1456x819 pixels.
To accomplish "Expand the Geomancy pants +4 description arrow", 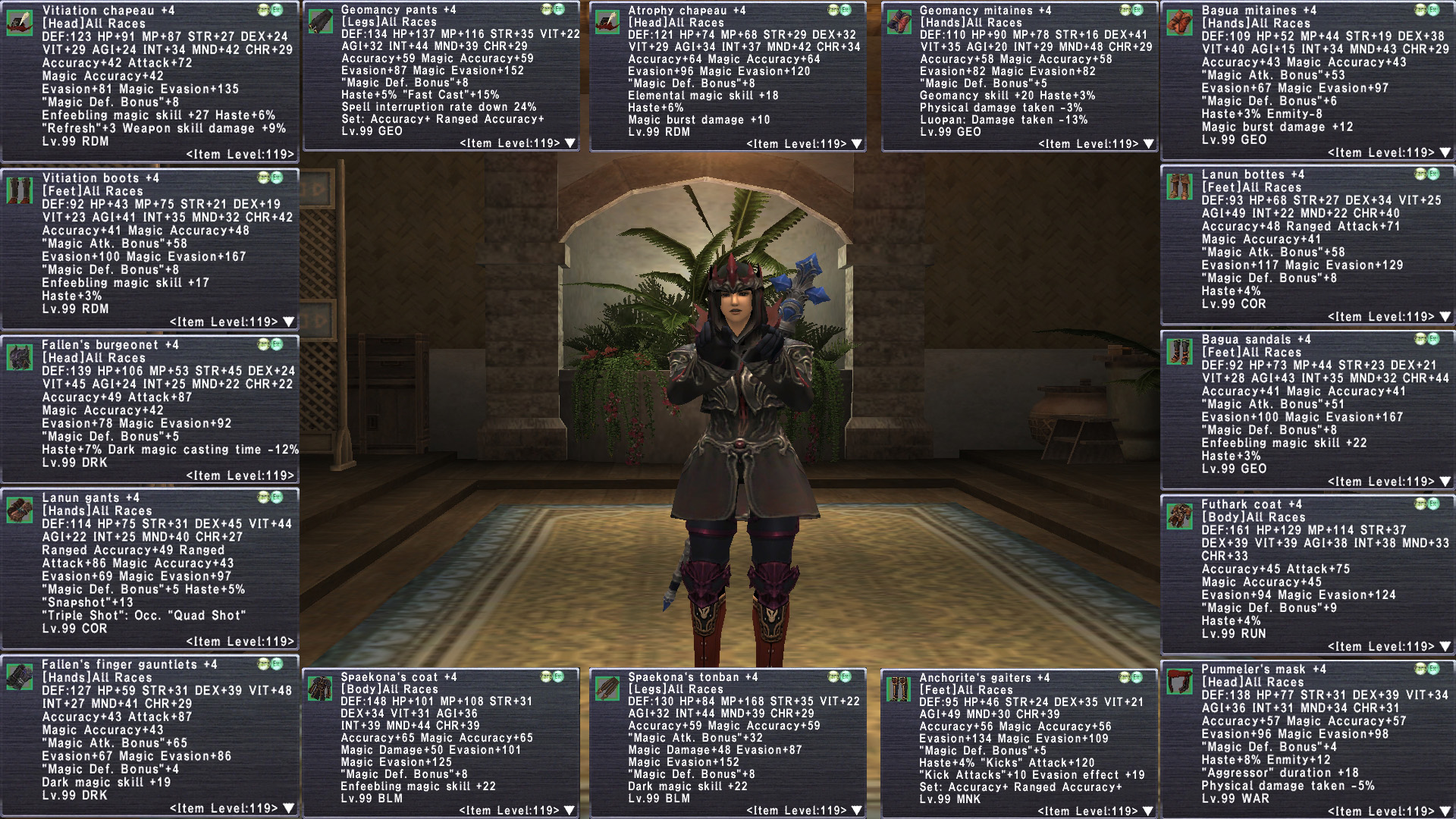I will point(570,143).
